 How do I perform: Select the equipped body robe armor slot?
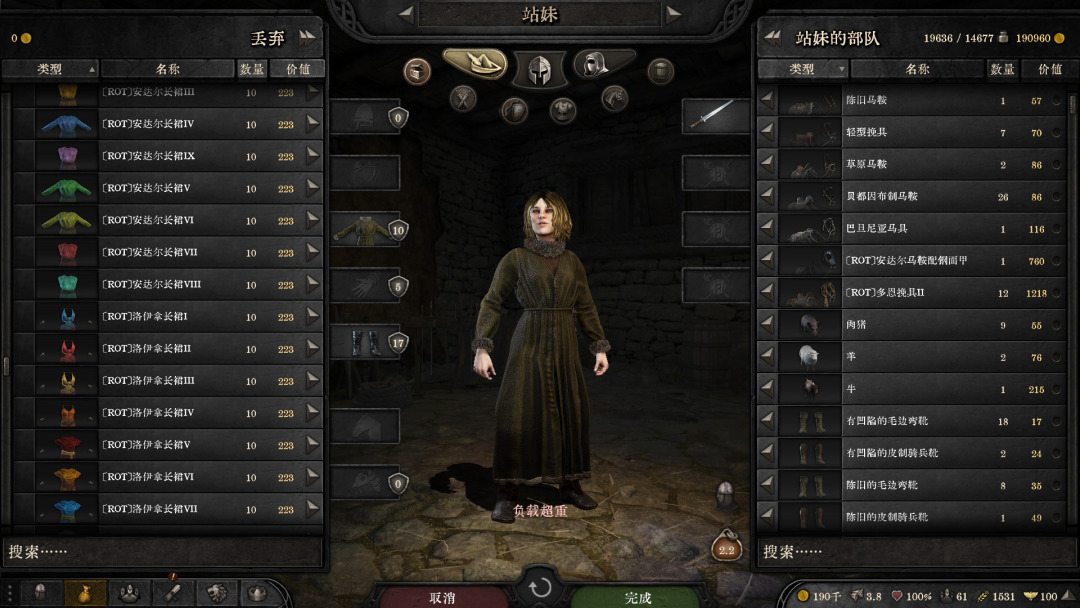click(x=365, y=229)
